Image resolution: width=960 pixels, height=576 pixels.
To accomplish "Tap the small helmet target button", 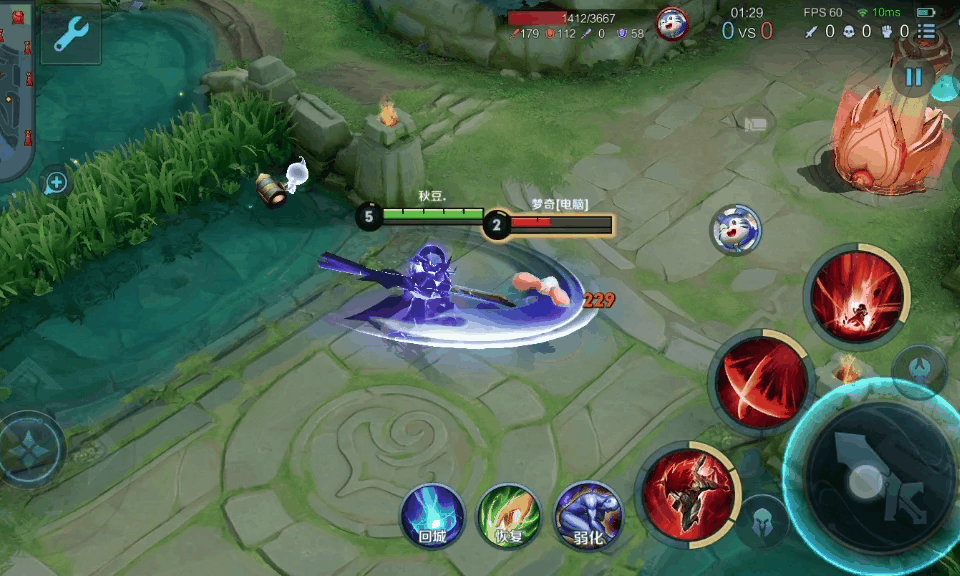I will (x=762, y=520).
